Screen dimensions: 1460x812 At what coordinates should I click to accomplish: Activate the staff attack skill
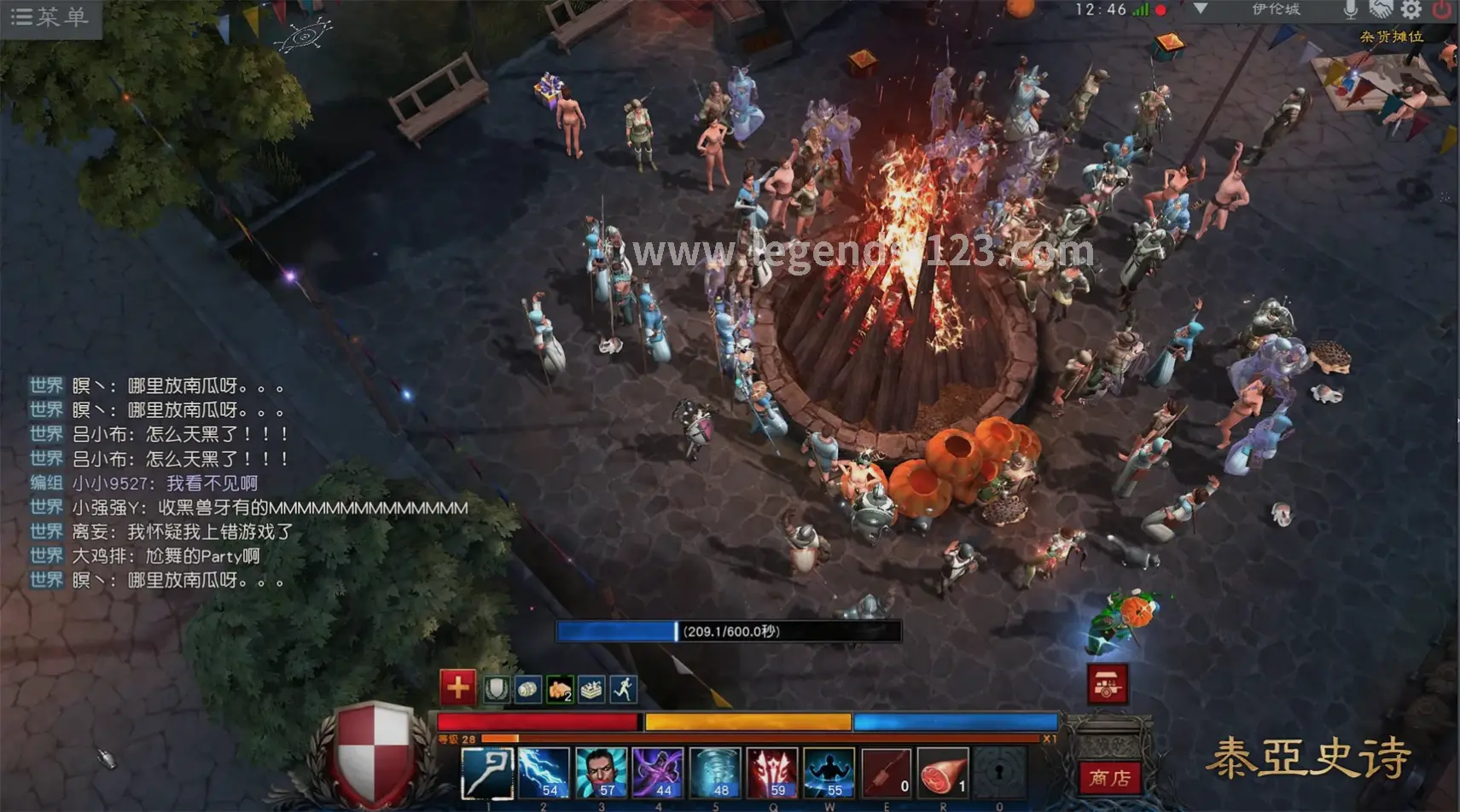click(487, 773)
